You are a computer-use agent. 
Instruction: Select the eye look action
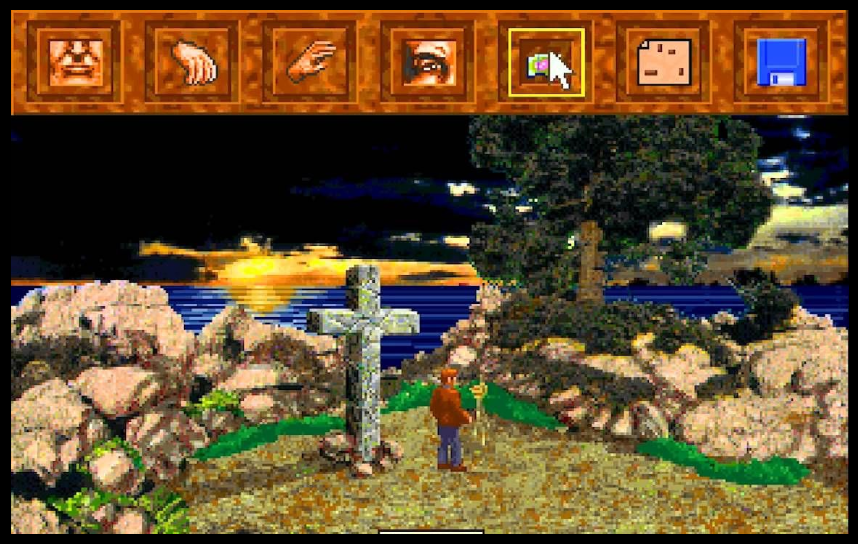coord(428,62)
